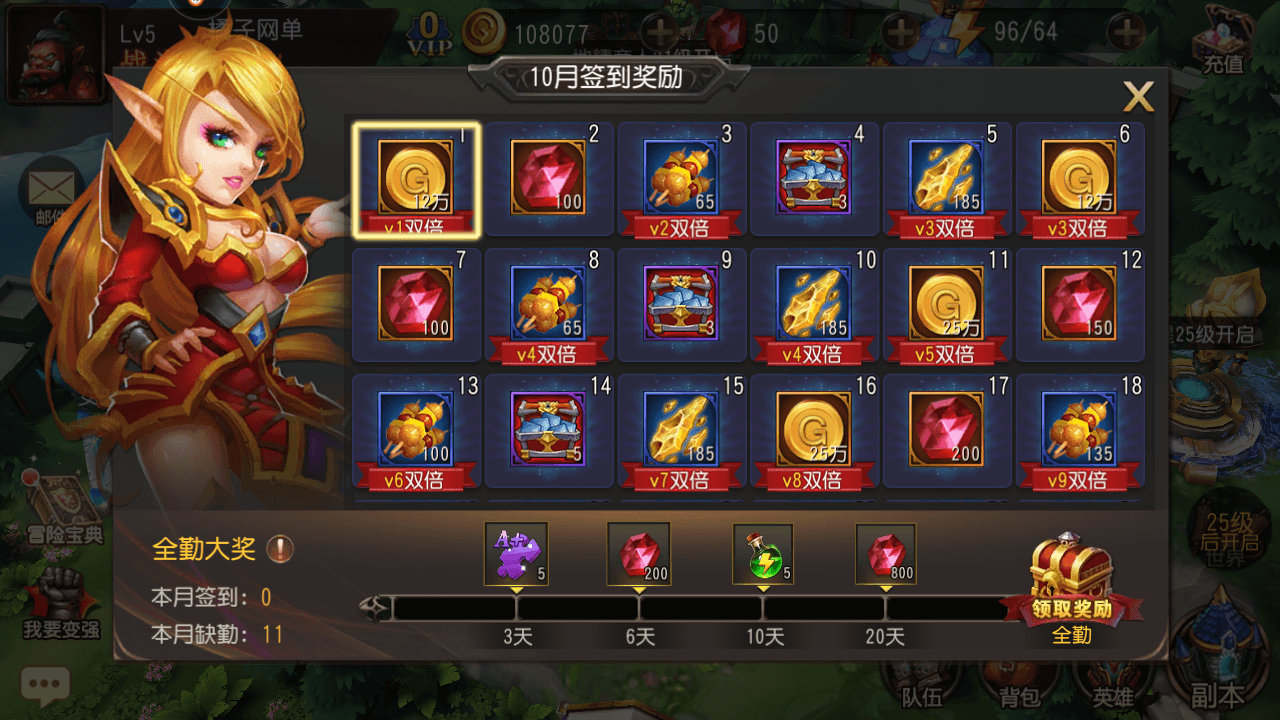1280x720 pixels.
Task: Select the Day 4 treasure chest reward
Action: pos(813,178)
